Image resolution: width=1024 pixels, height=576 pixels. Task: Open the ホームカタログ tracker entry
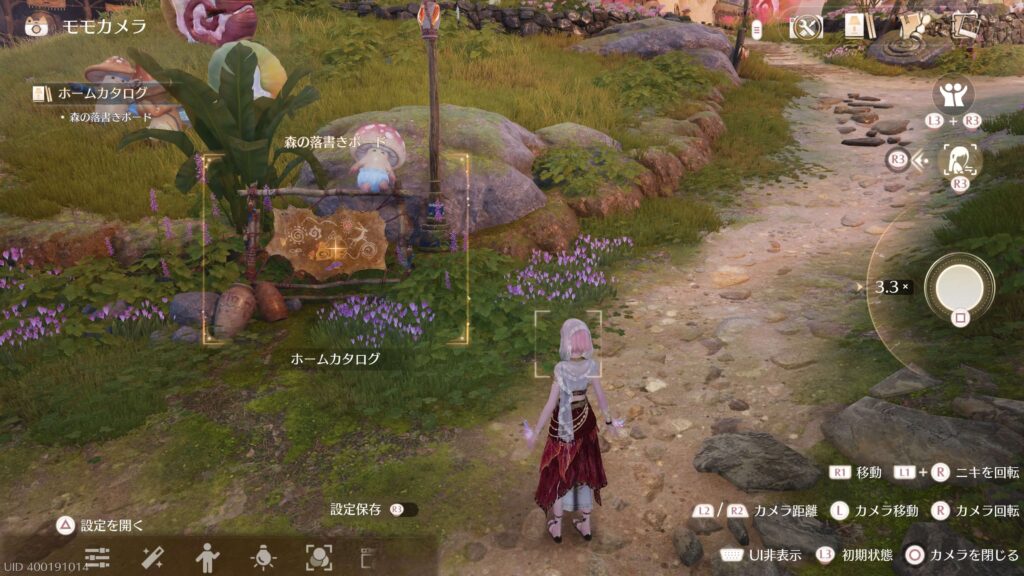[101, 93]
